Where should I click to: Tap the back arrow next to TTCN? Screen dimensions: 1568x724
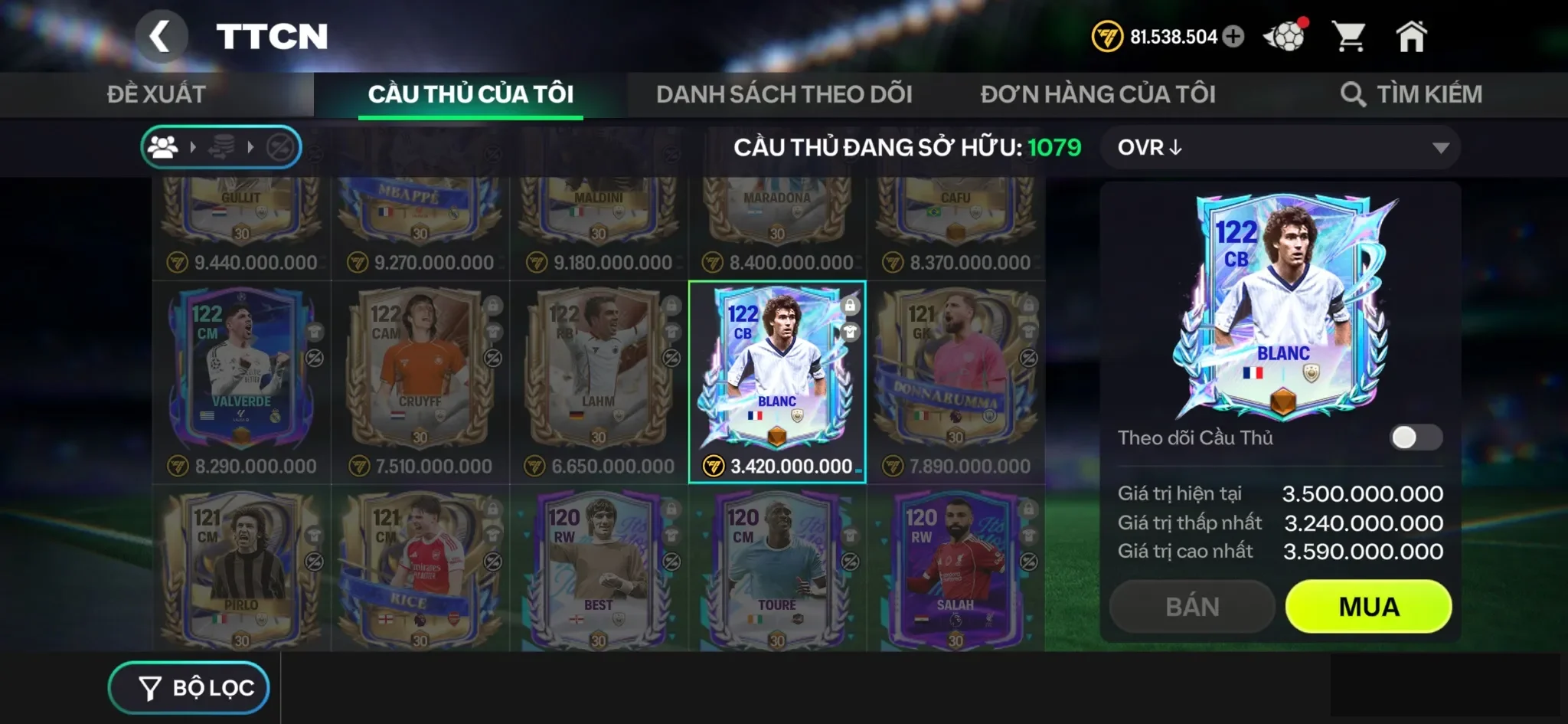[x=162, y=36]
